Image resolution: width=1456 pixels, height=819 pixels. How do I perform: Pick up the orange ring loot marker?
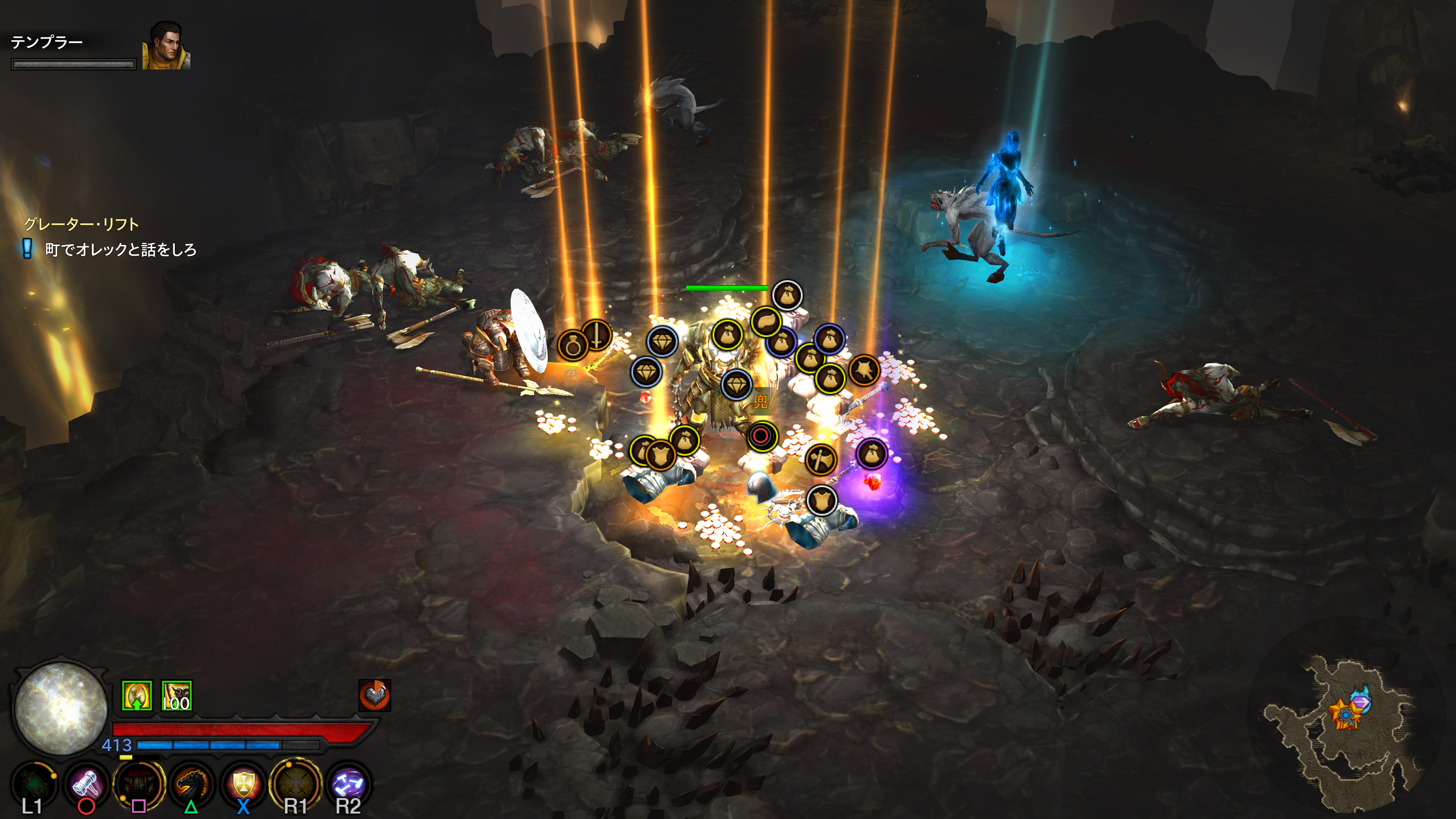[x=573, y=345]
